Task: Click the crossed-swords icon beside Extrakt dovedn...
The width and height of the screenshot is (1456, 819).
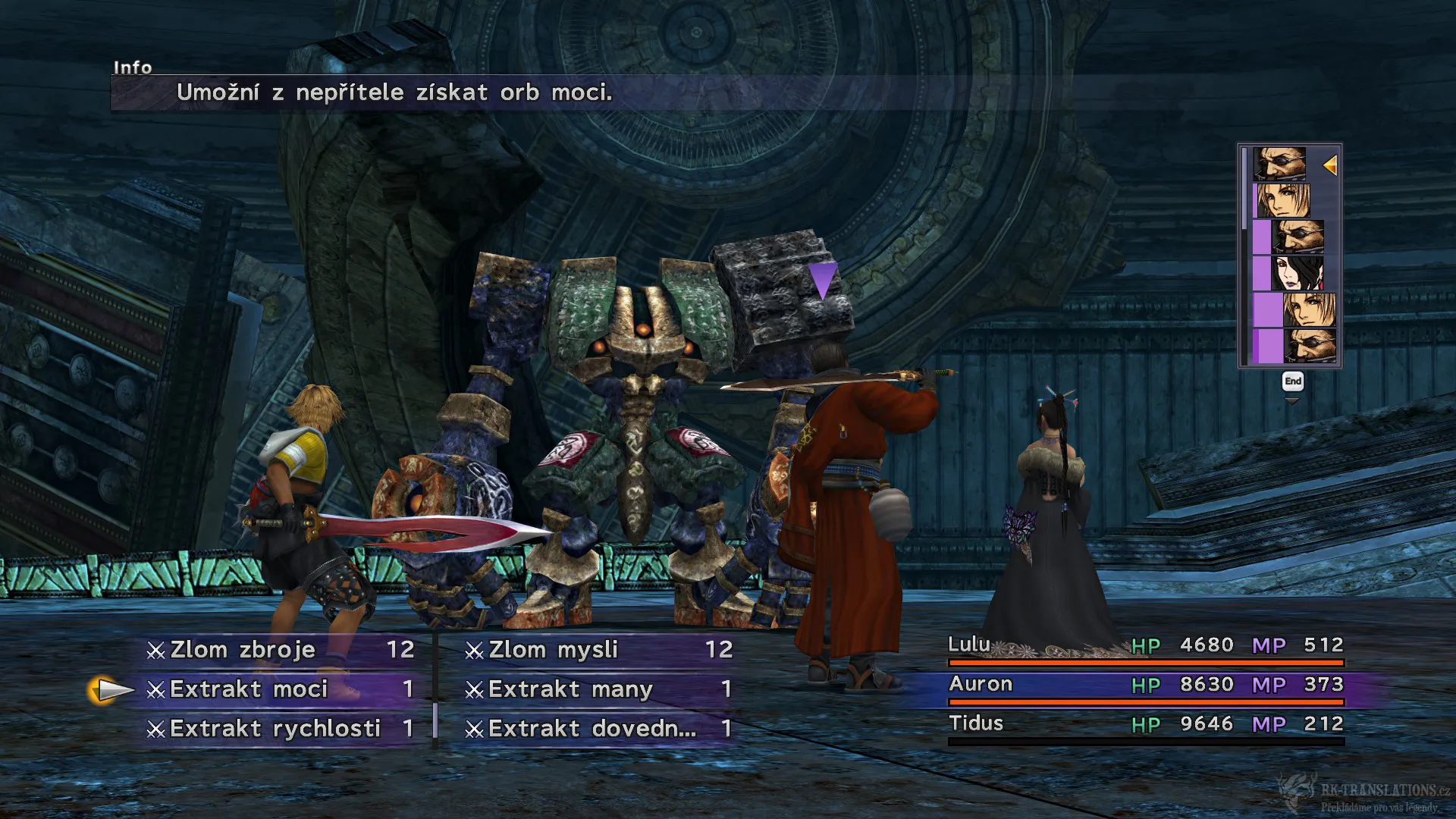Action: tap(474, 729)
